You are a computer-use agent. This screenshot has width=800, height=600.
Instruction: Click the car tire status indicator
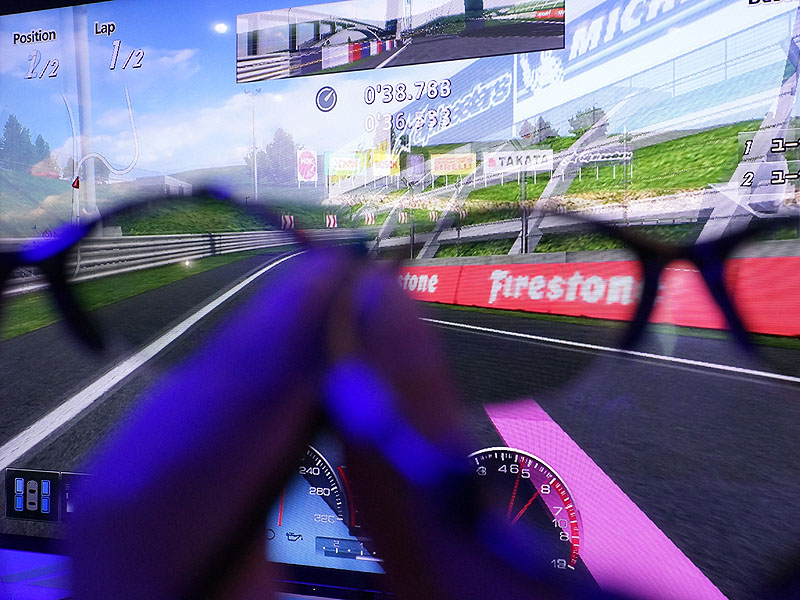32,495
